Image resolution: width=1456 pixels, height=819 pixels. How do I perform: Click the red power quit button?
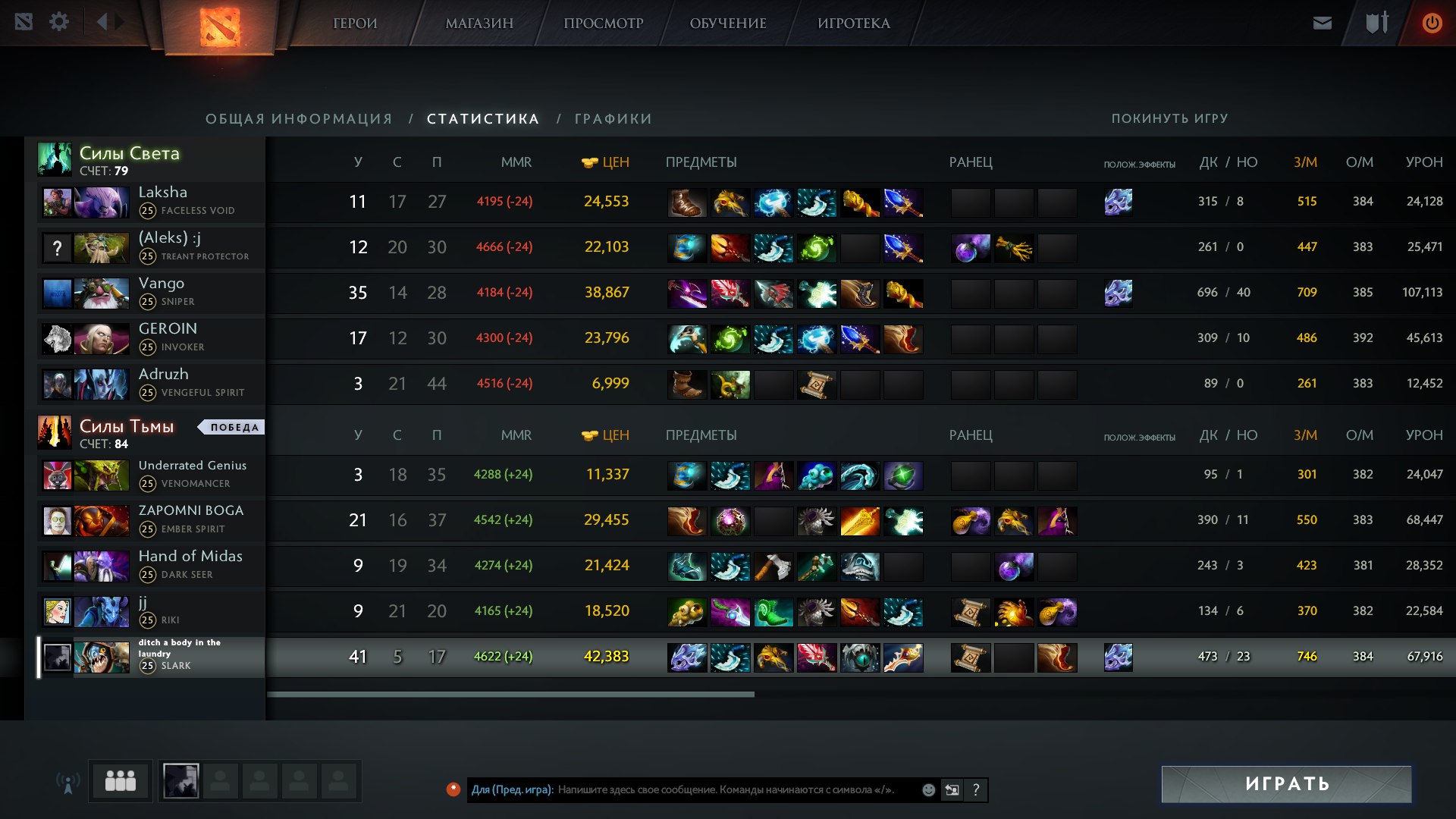tap(1432, 24)
